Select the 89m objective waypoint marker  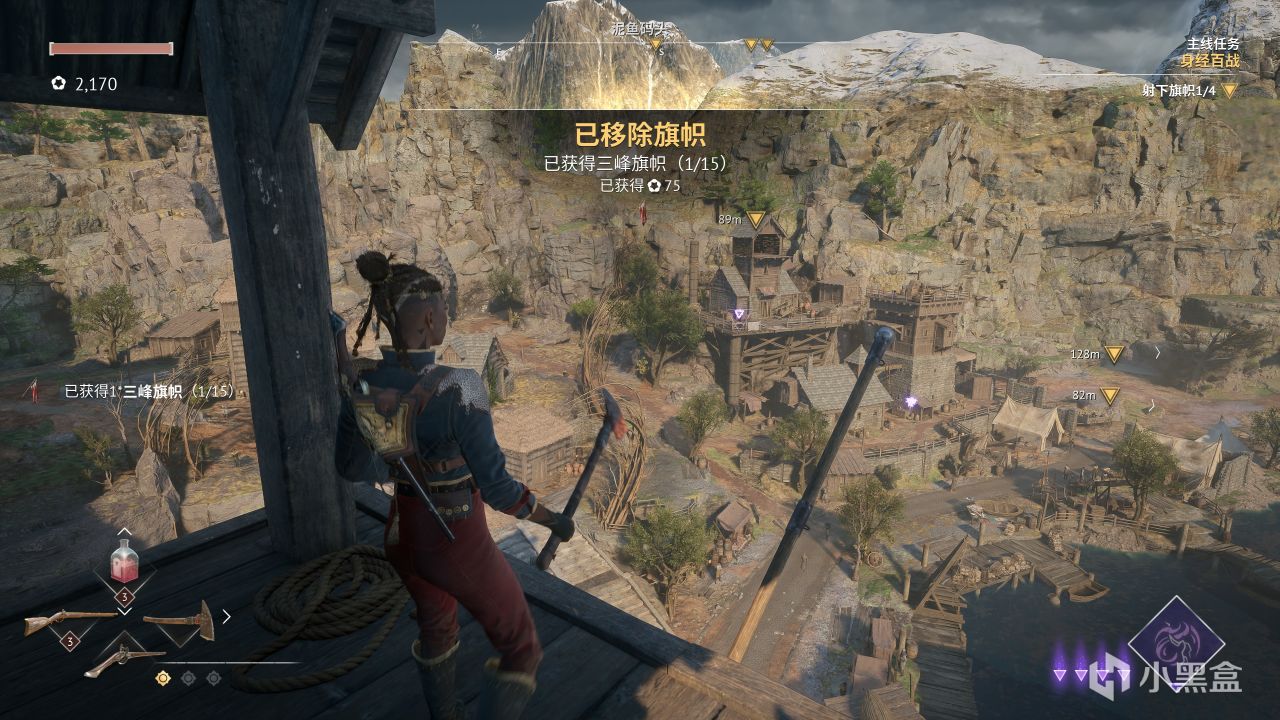756,218
